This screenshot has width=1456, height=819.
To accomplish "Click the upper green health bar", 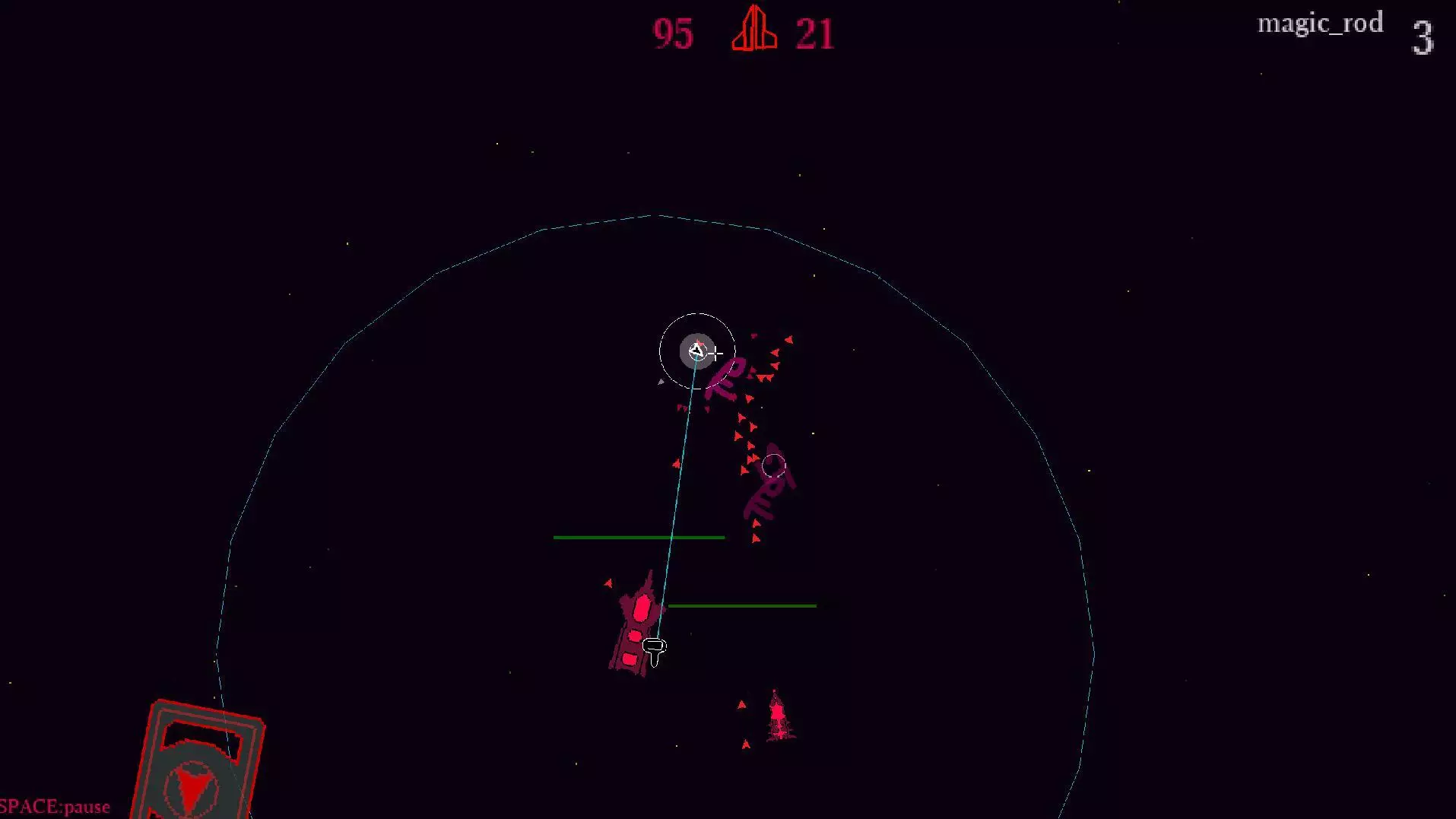I will (x=638, y=537).
